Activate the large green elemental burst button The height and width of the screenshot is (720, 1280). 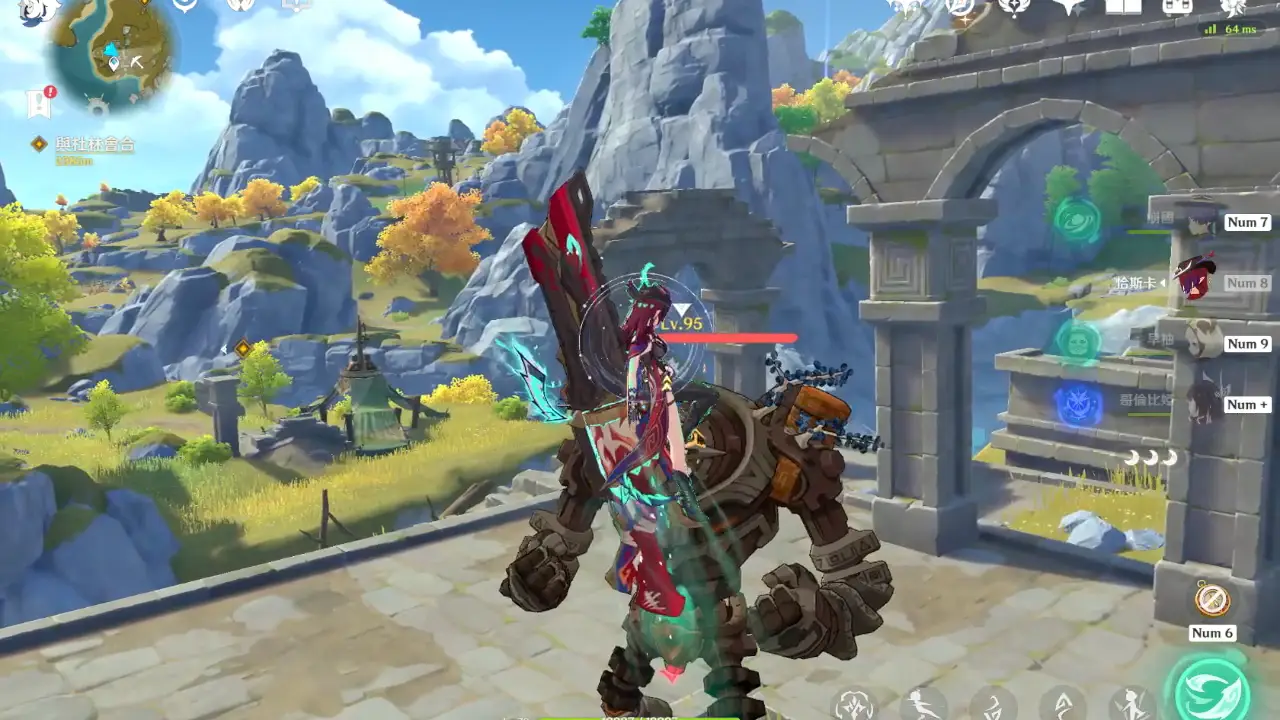click(1212, 688)
